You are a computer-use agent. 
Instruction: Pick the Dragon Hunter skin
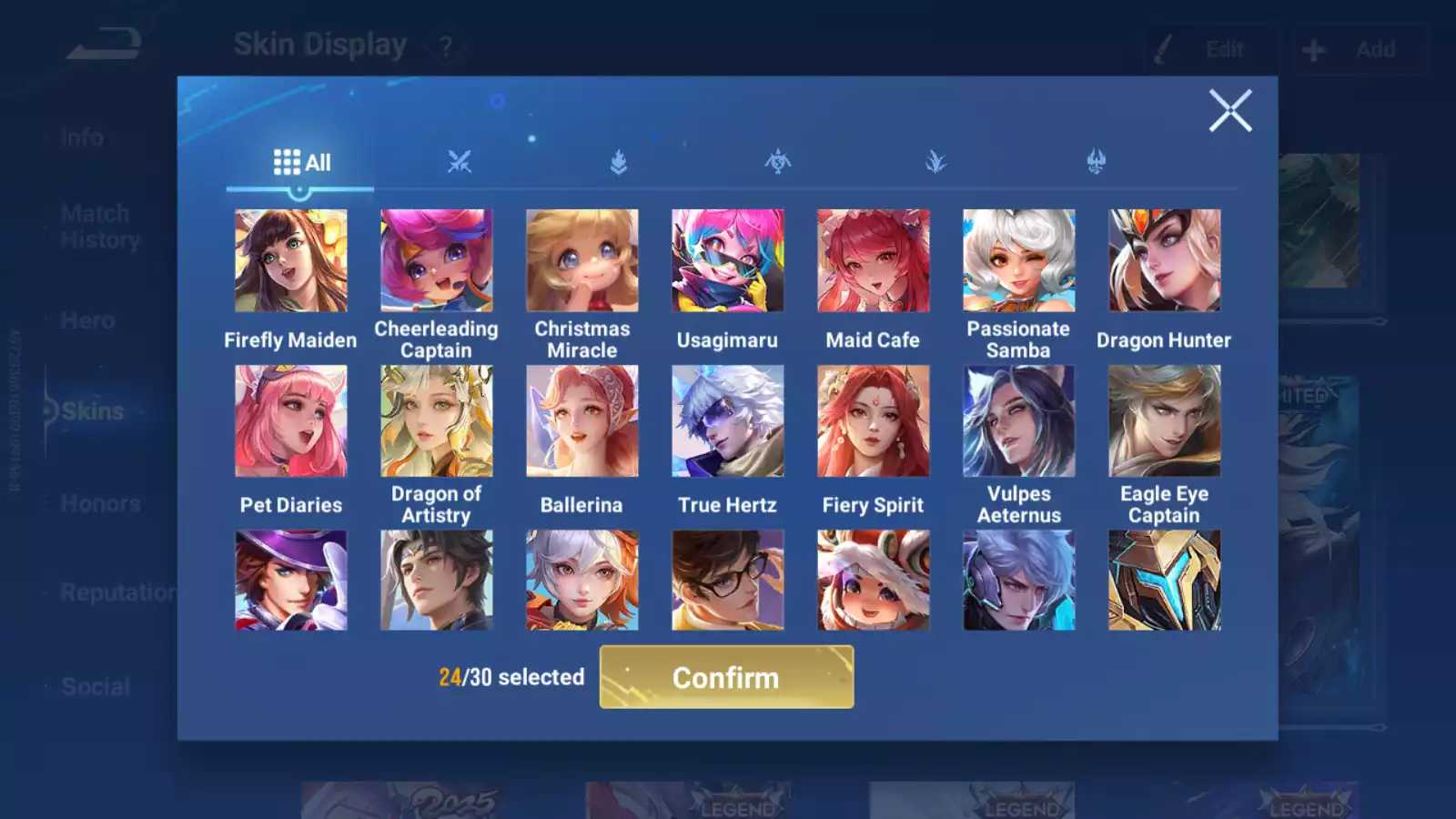click(x=1165, y=261)
